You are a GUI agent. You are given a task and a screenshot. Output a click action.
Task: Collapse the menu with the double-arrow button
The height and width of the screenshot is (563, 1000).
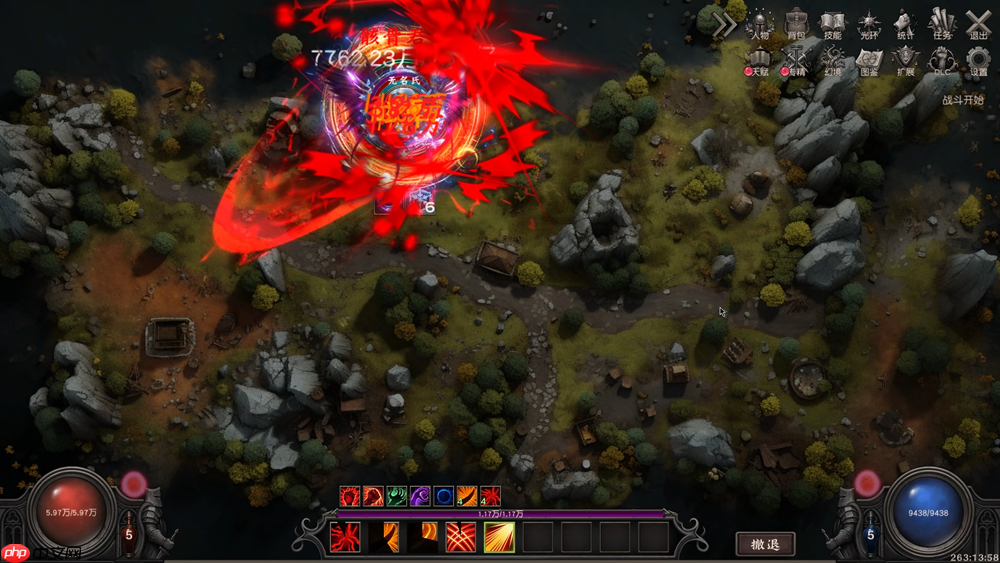click(724, 26)
